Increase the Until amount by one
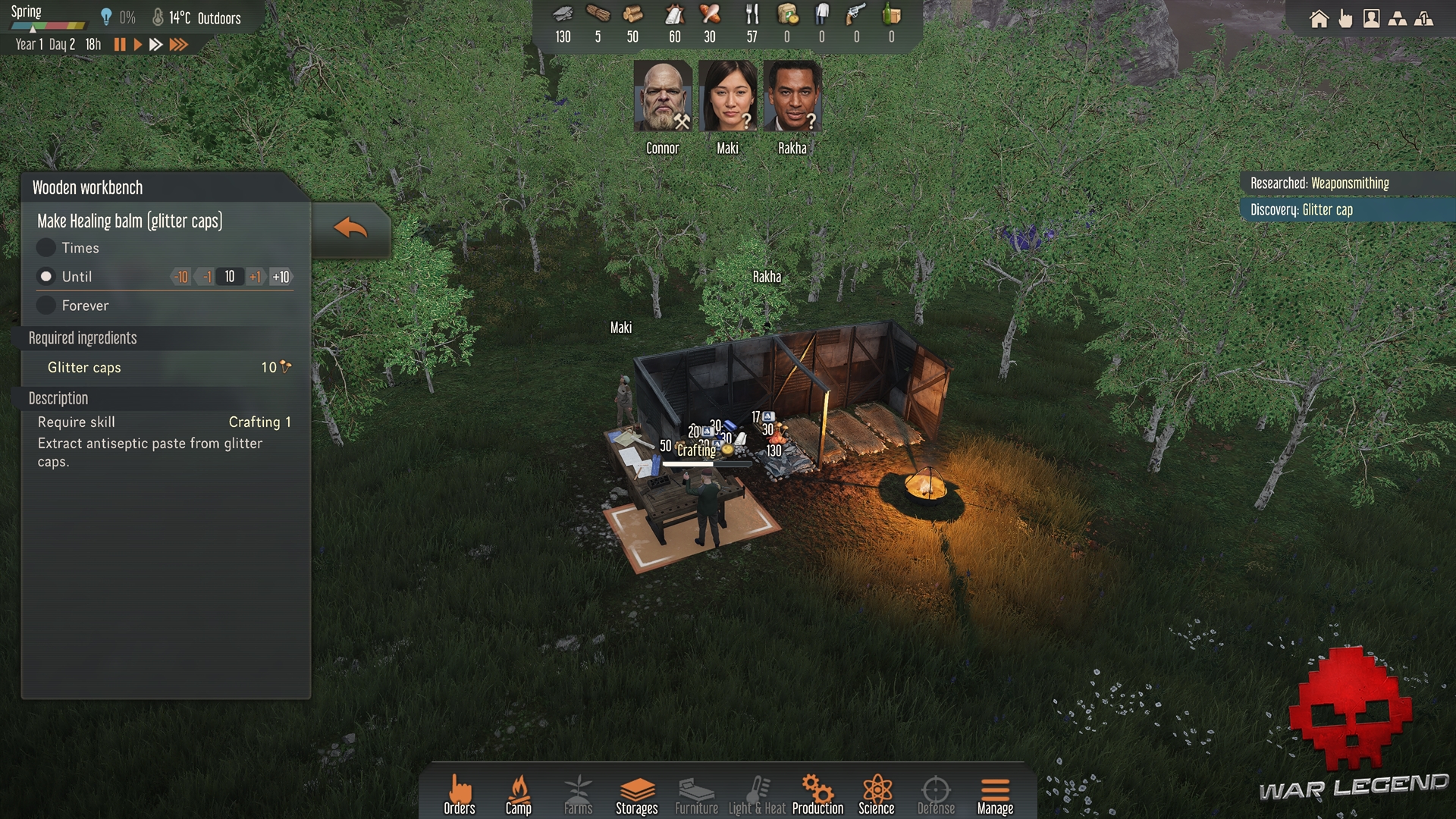 (255, 277)
